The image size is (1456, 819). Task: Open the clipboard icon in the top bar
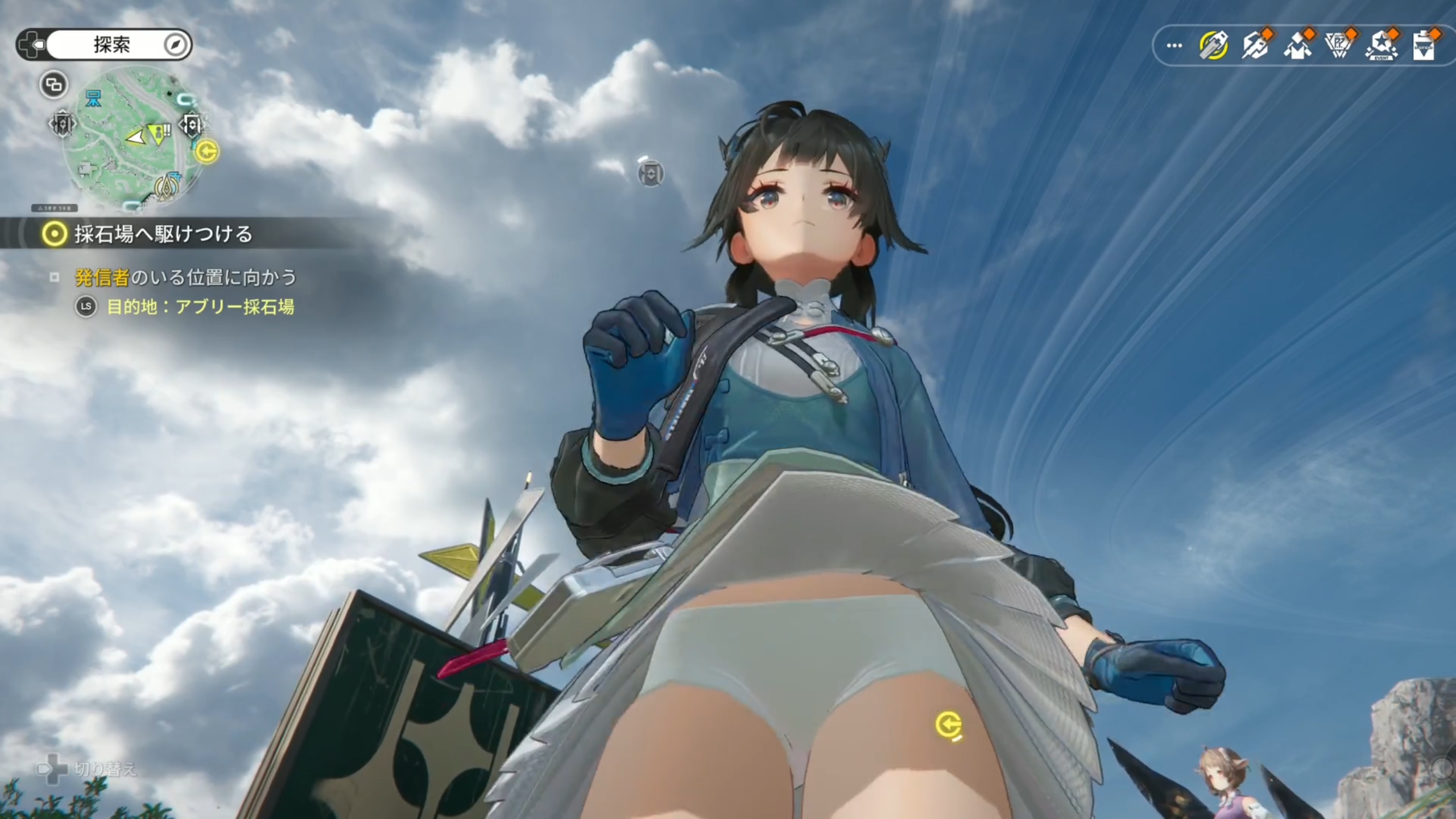tap(1423, 45)
